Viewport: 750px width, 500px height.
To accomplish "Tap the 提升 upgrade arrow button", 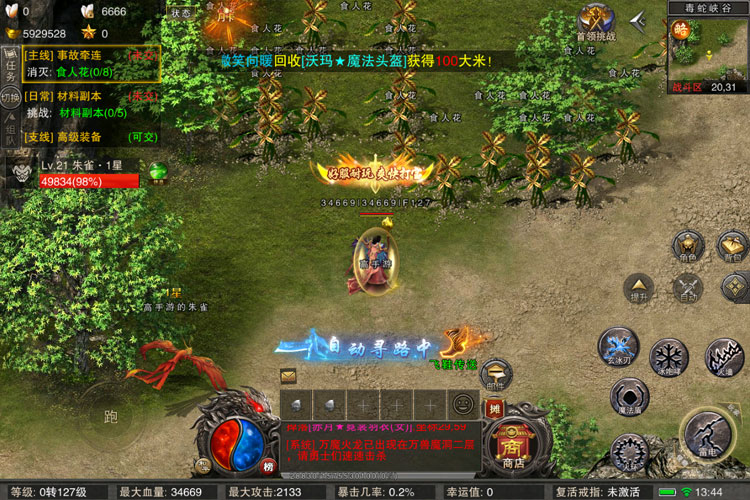I will tap(638, 288).
